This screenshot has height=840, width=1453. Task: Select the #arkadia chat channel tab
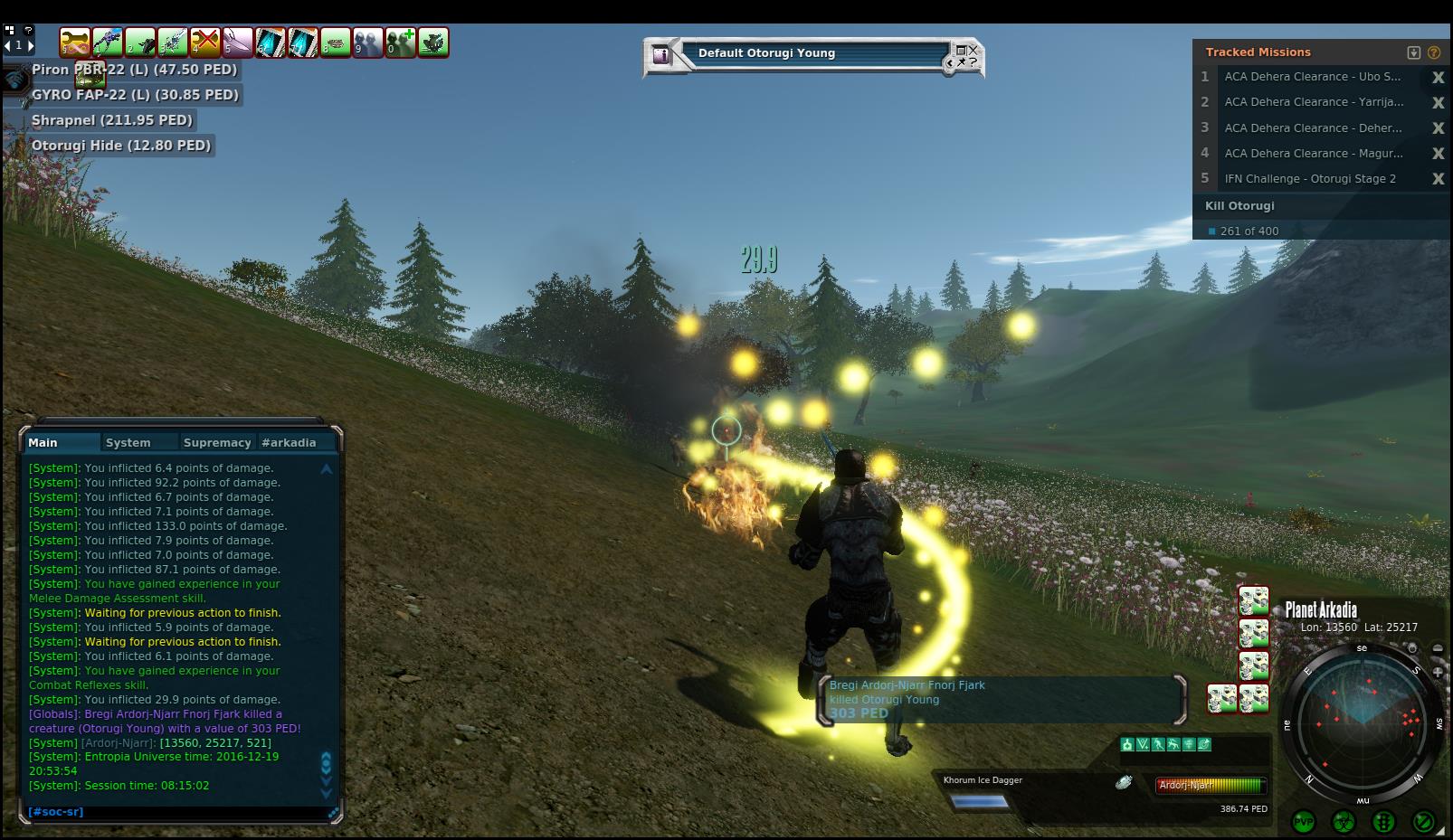[289, 443]
